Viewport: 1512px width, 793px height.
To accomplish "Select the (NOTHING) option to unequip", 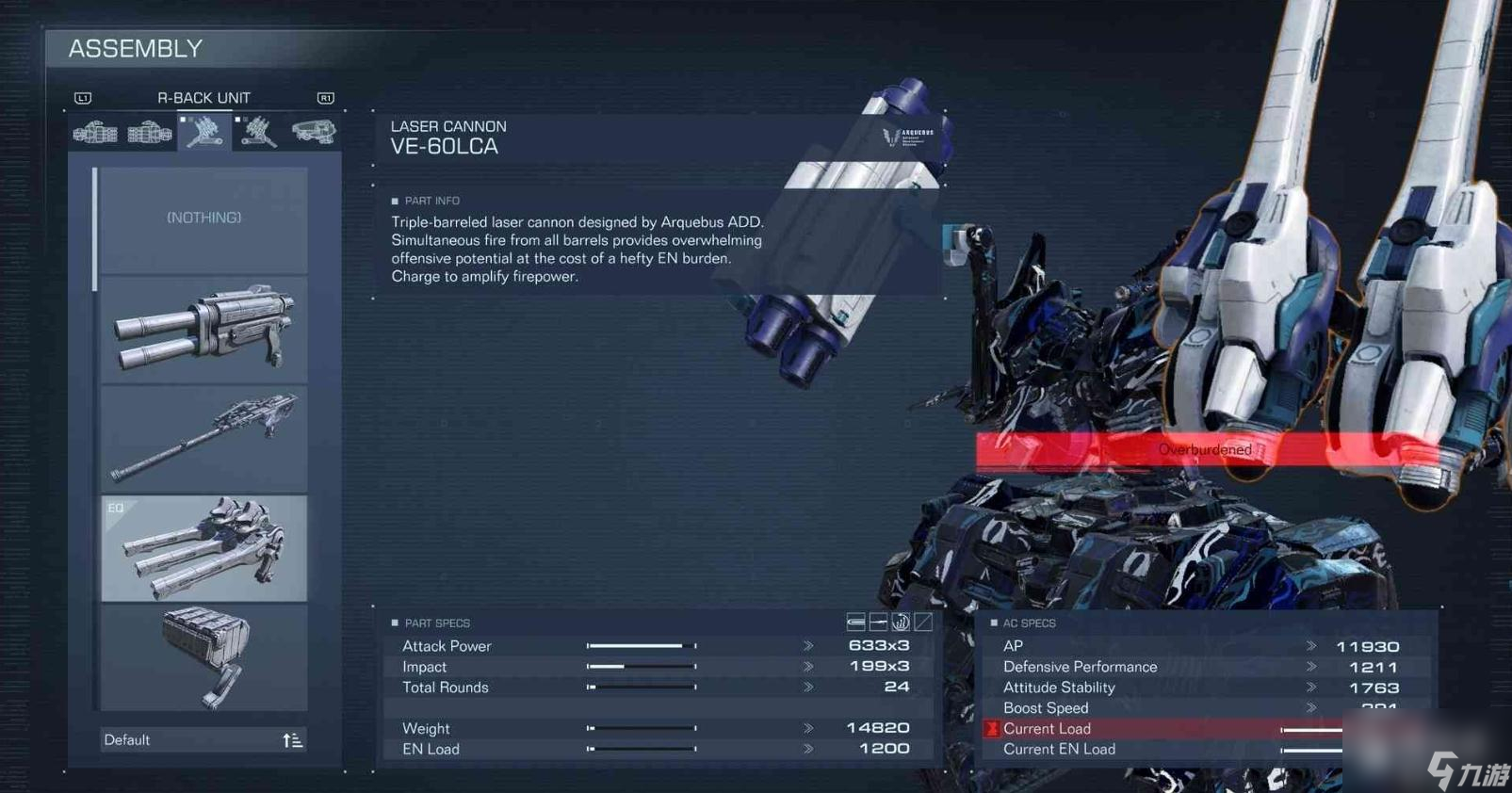I will point(203,218).
